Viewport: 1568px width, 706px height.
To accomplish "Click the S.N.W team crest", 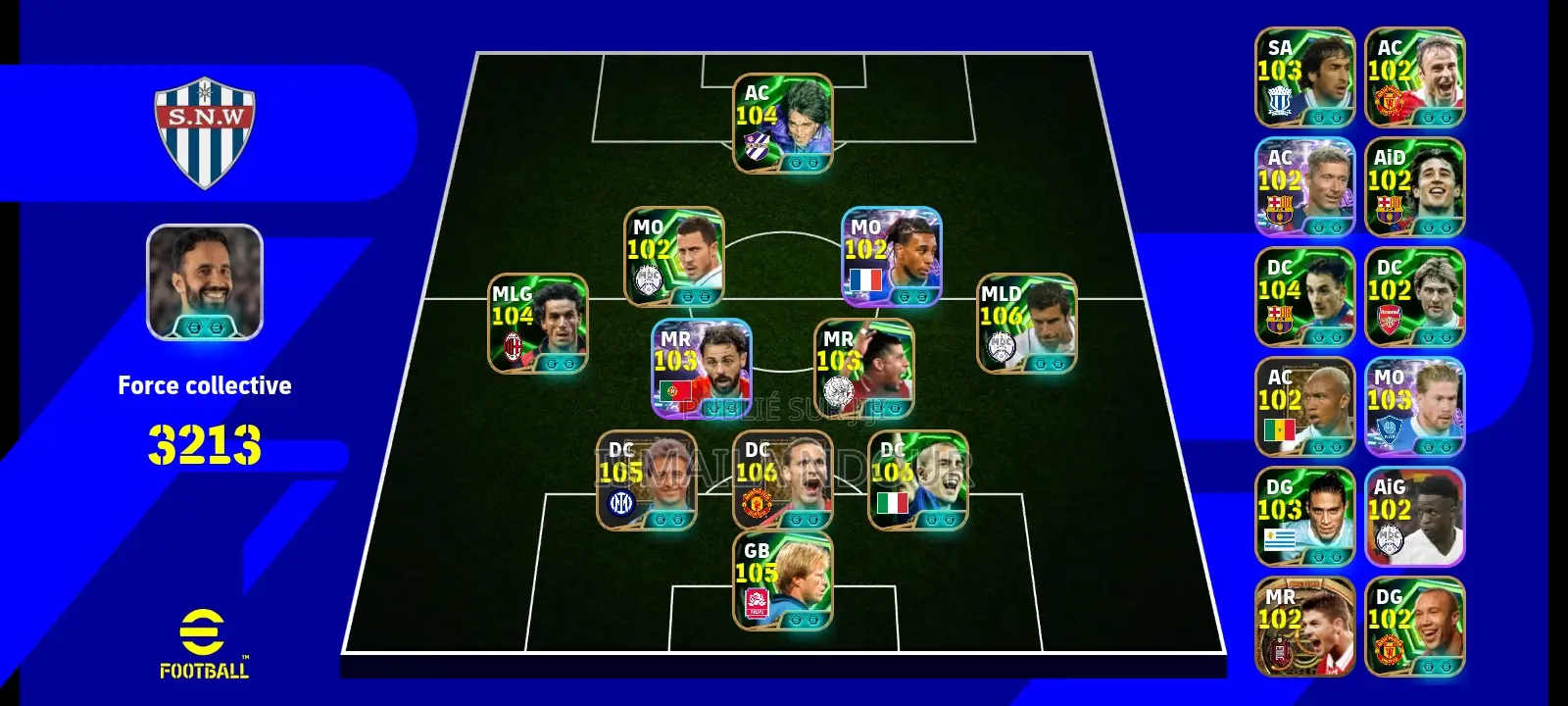I will coord(206,123).
